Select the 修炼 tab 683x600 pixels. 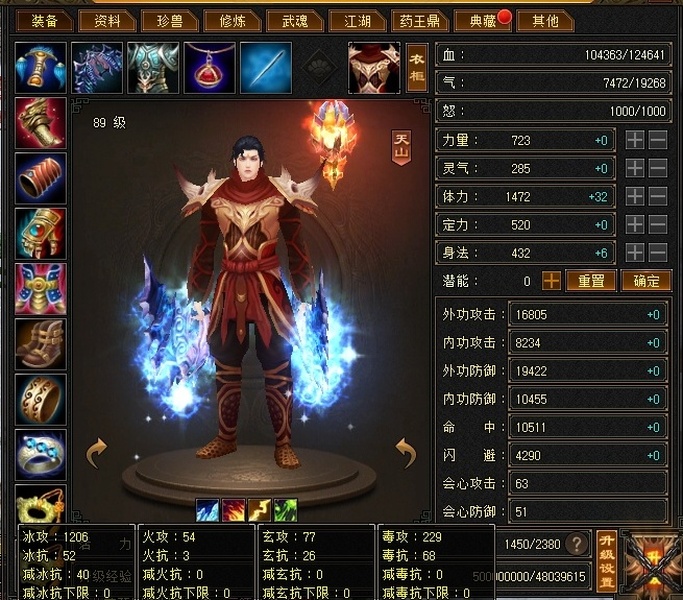pyautogui.click(x=232, y=20)
